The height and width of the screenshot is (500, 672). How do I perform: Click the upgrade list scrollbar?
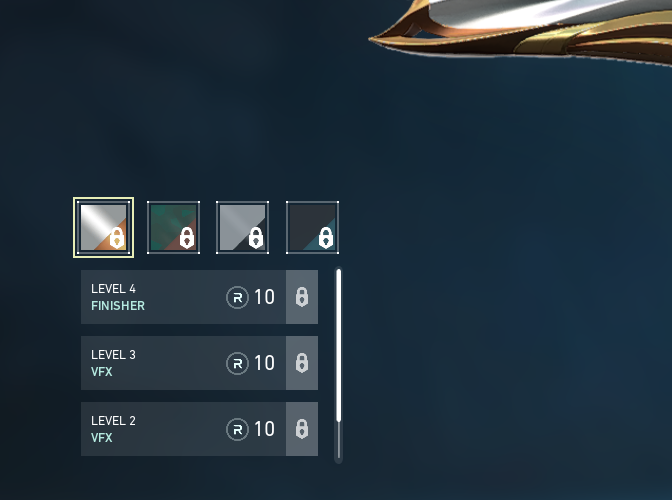pos(338,345)
